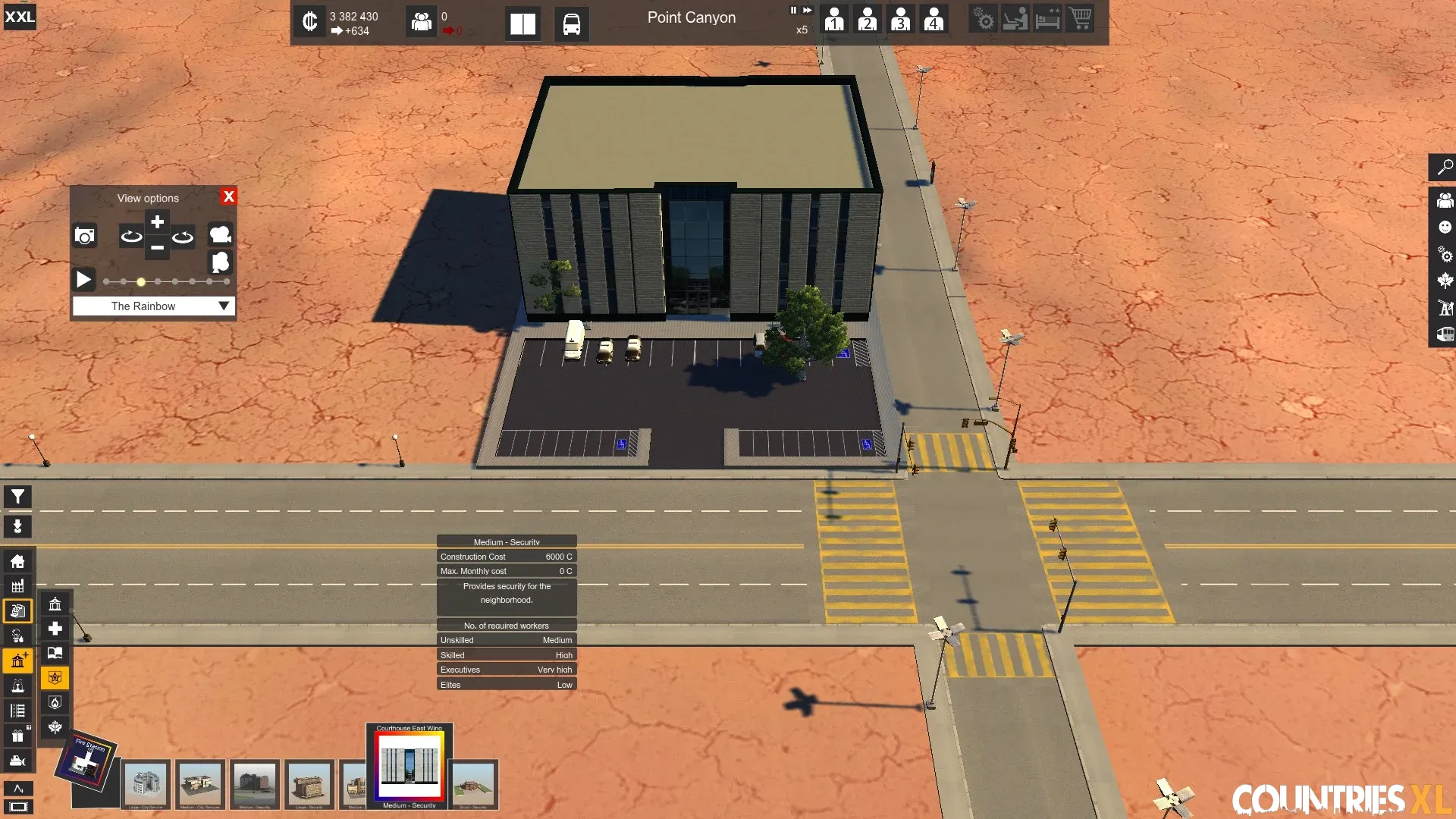This screenshot has width=1456, height=819.
Task: Open the bus transport menu
Action: click(x=571, y=24)
